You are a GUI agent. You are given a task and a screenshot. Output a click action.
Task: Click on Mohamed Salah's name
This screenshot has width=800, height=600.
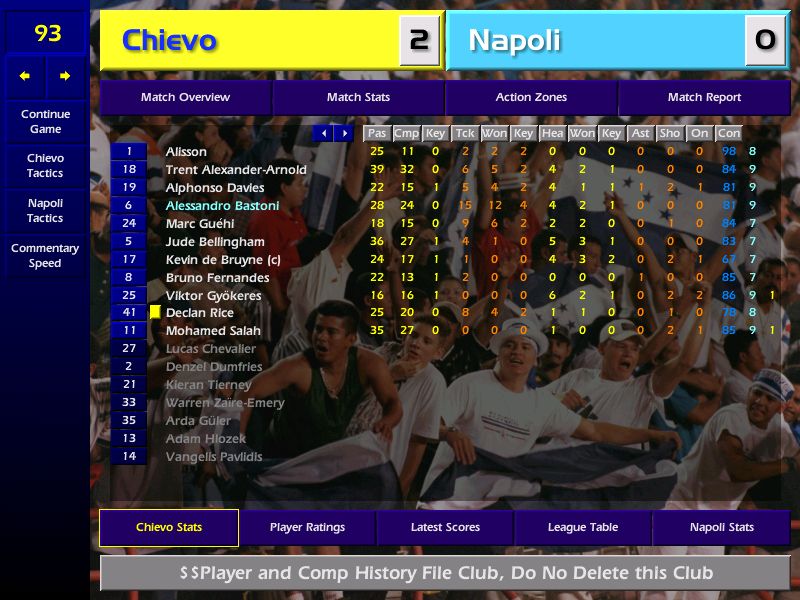click(x=213, y=331)
